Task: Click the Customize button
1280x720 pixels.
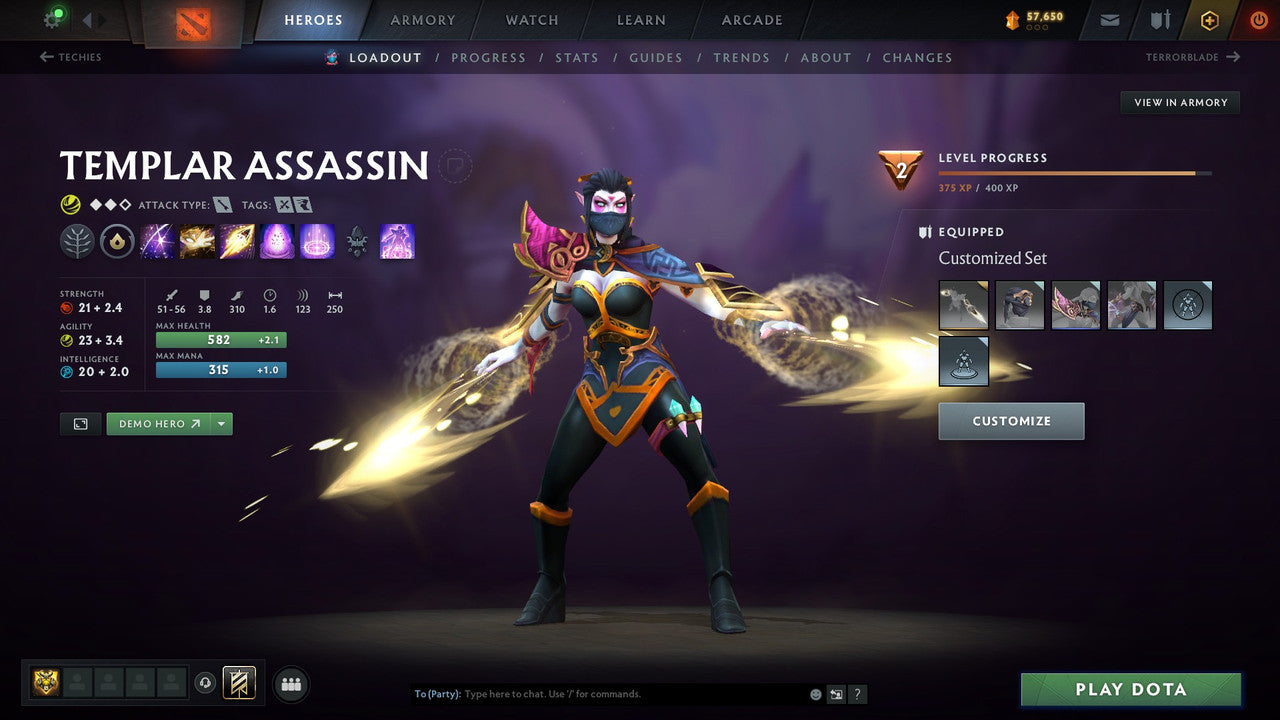Action: [x=1011, y=420]
